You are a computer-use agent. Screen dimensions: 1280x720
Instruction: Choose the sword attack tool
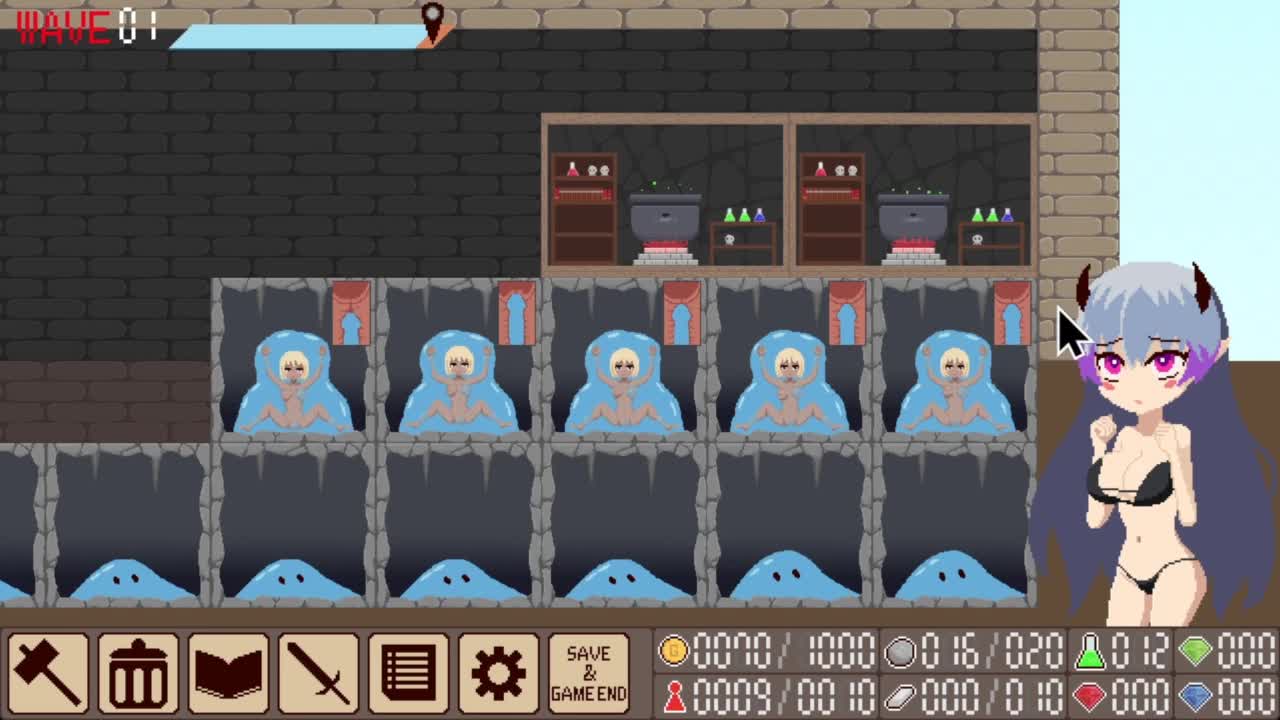tap(318, 672)
